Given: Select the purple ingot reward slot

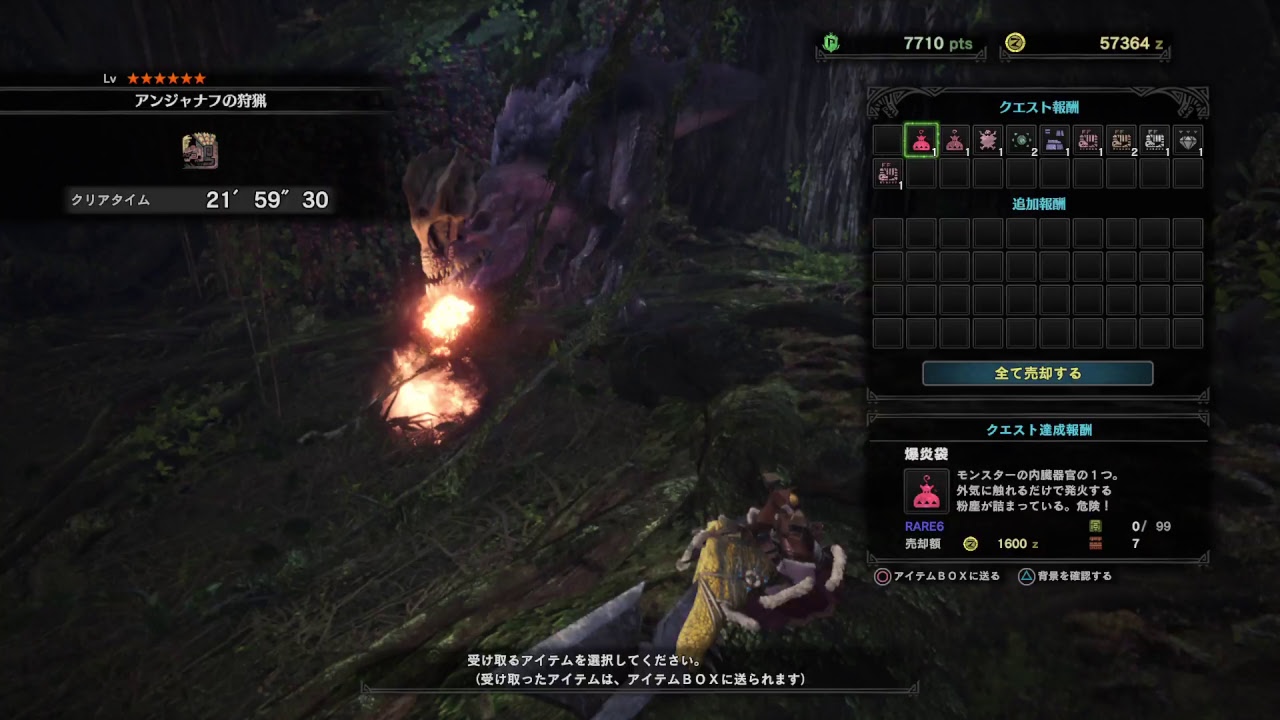Looking at the screenshot, I should click(x=1054, y=141).
